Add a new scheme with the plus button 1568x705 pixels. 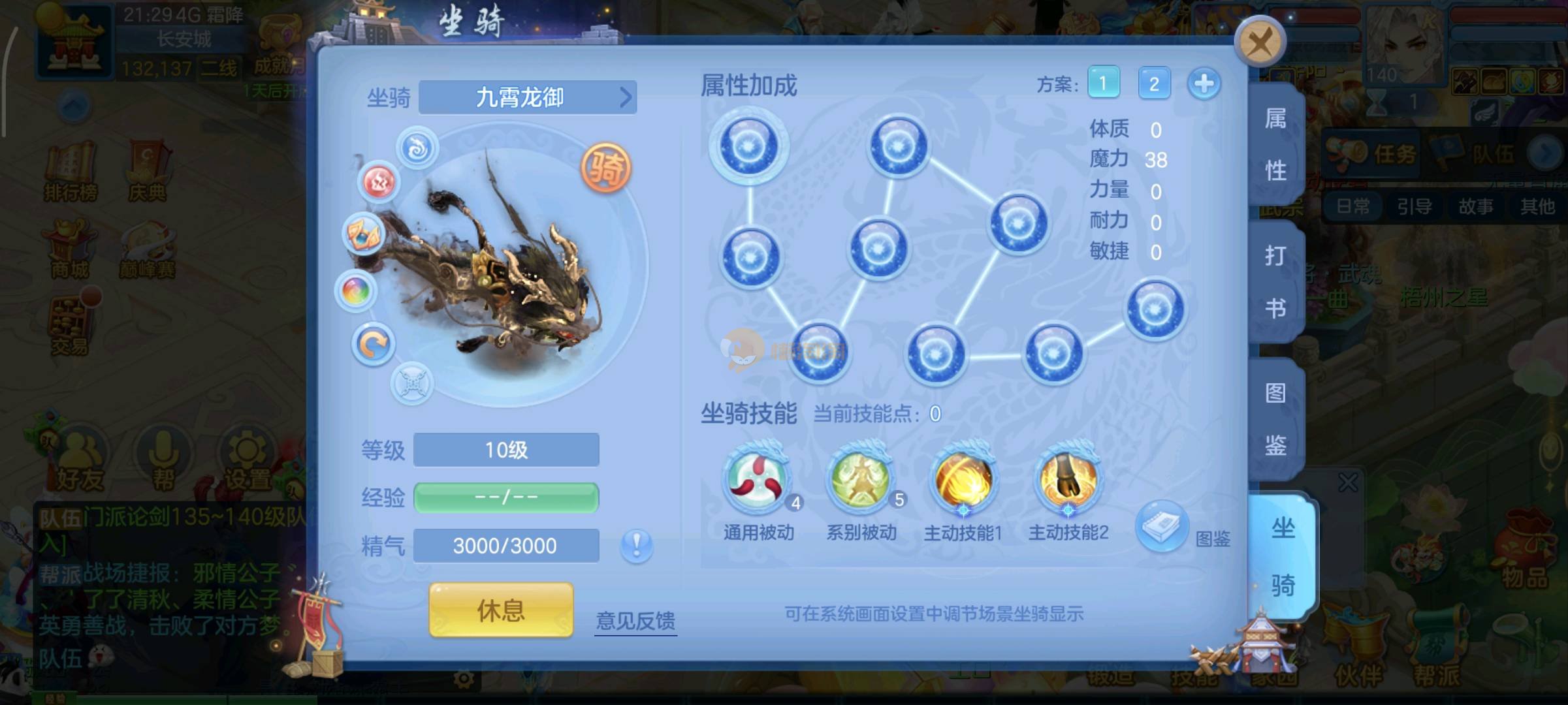[1204, 84]
